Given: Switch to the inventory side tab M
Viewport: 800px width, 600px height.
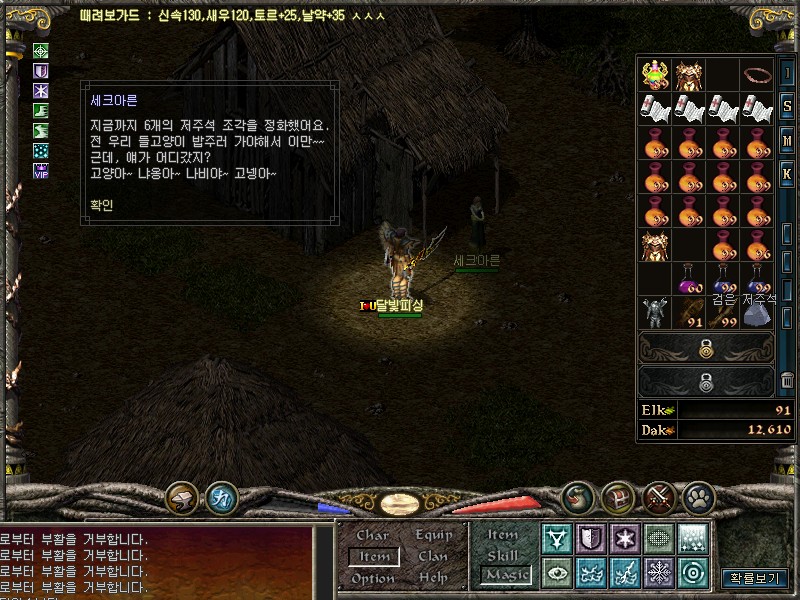Looking at the screenshot, I should tap(788, 141).
